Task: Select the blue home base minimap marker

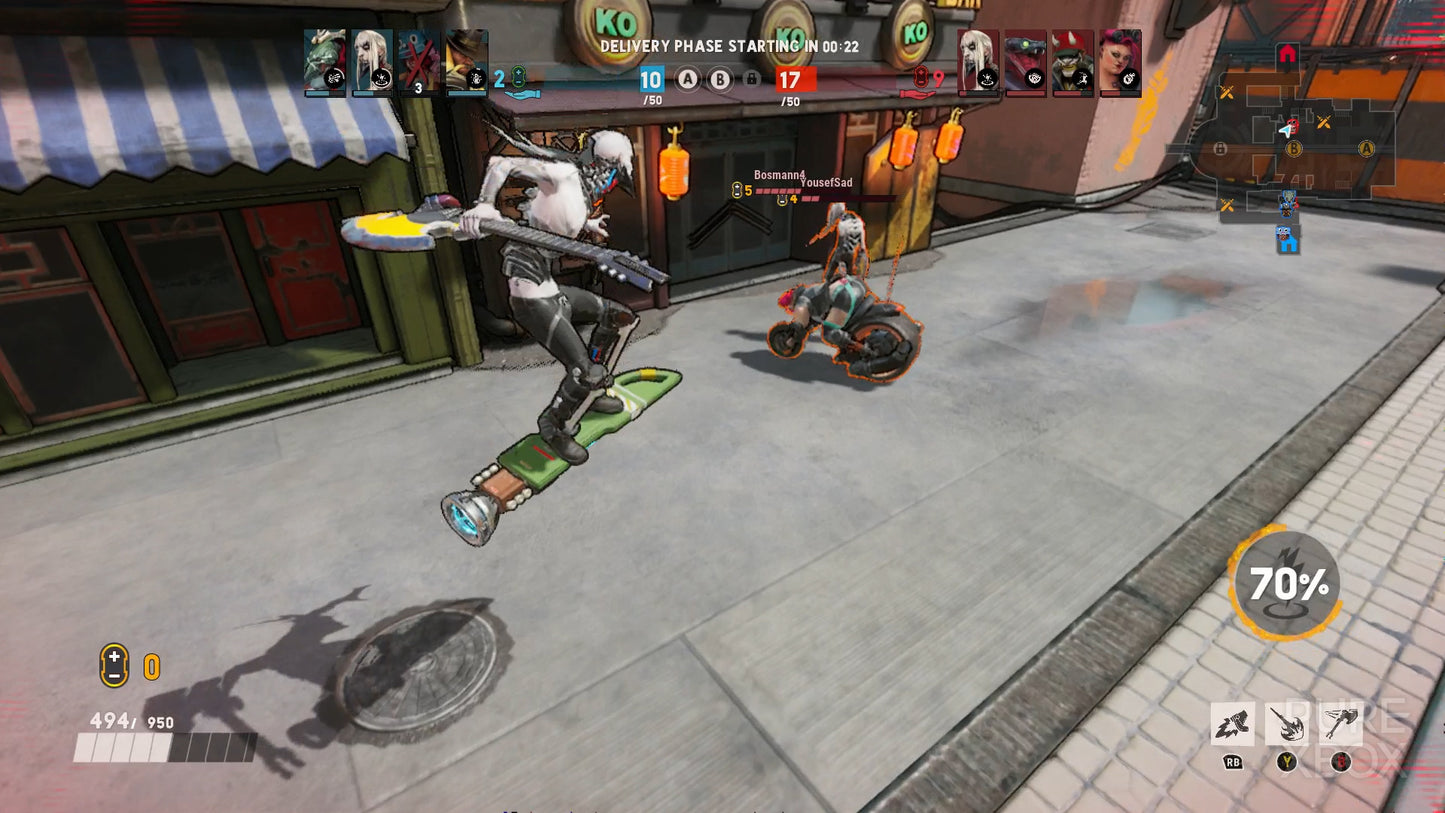Action: (1288, 240)
